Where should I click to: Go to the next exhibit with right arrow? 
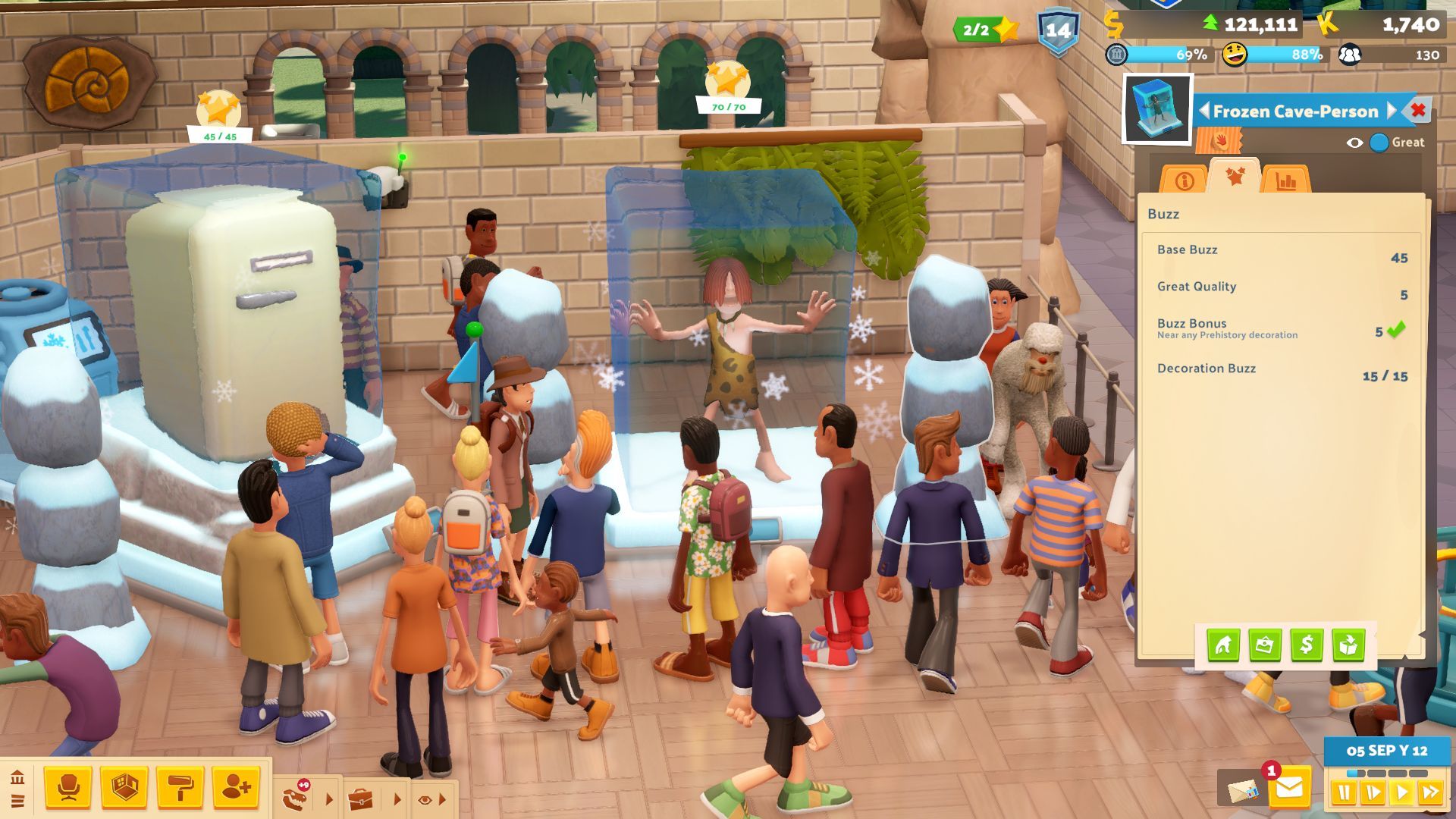1392,111
